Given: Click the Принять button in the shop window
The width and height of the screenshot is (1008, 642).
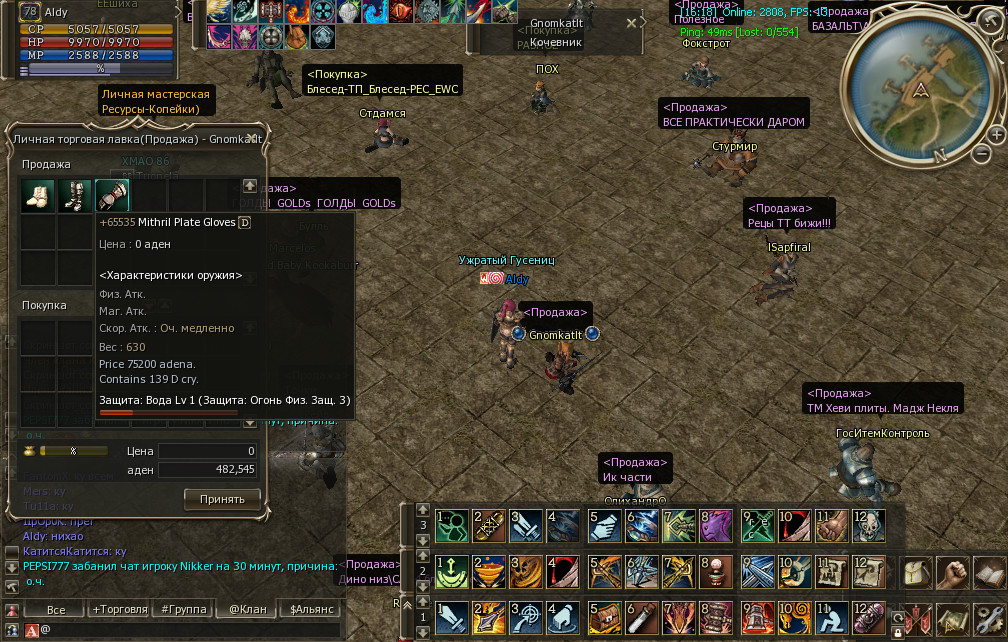Looking at the screenshot, I should pos(222,498).
